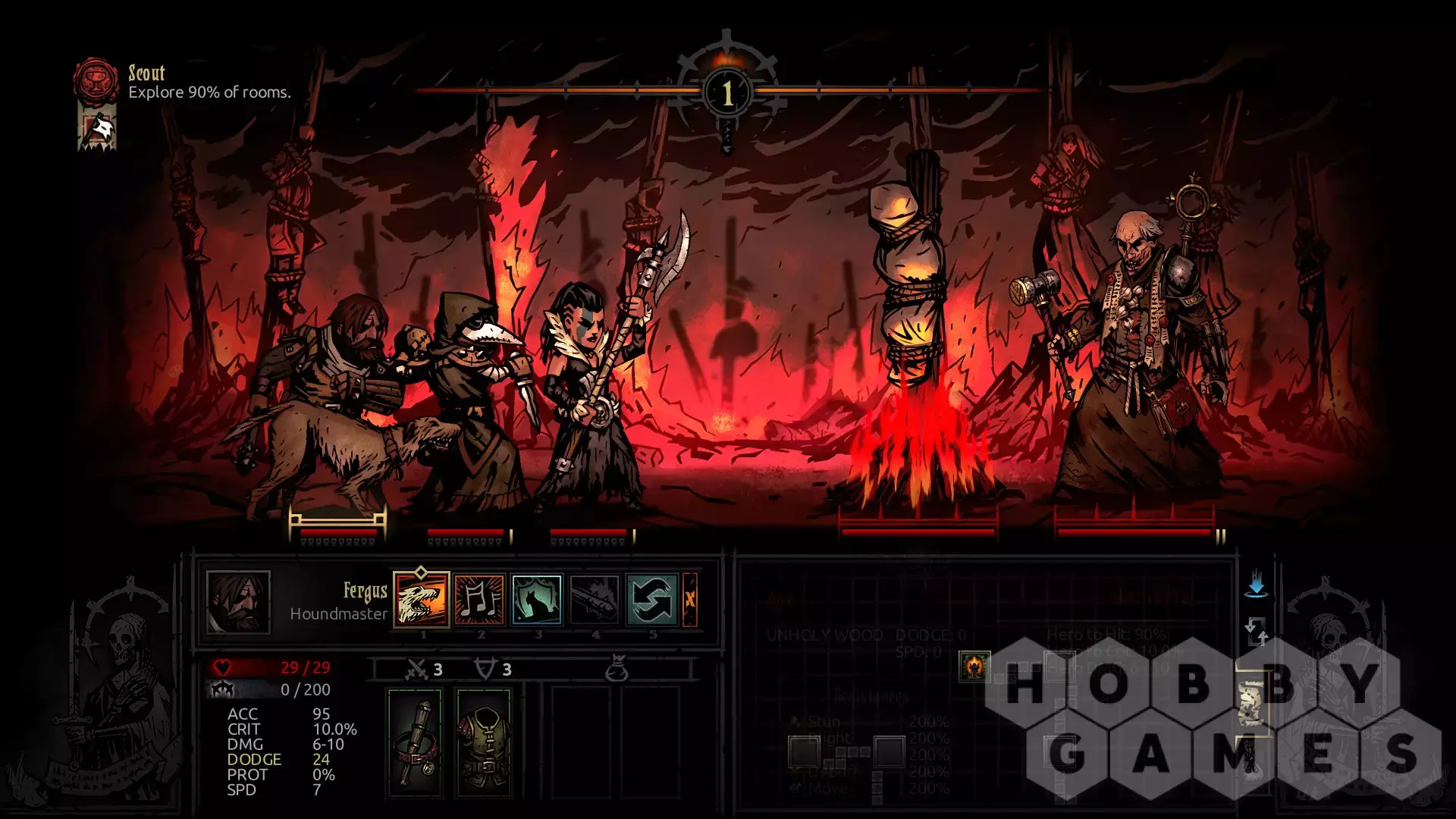Viewport: 1456px width, 819px height.
Task: Select the Cry Havoc music notes skill
Action: coord(479,599)
